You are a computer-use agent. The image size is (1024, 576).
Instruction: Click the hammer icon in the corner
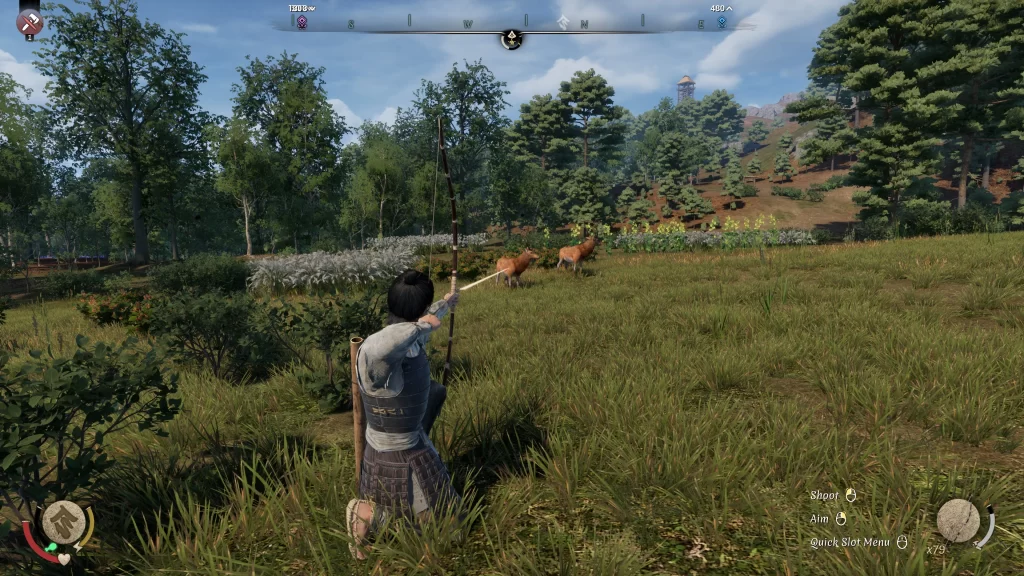coord(29,21)
